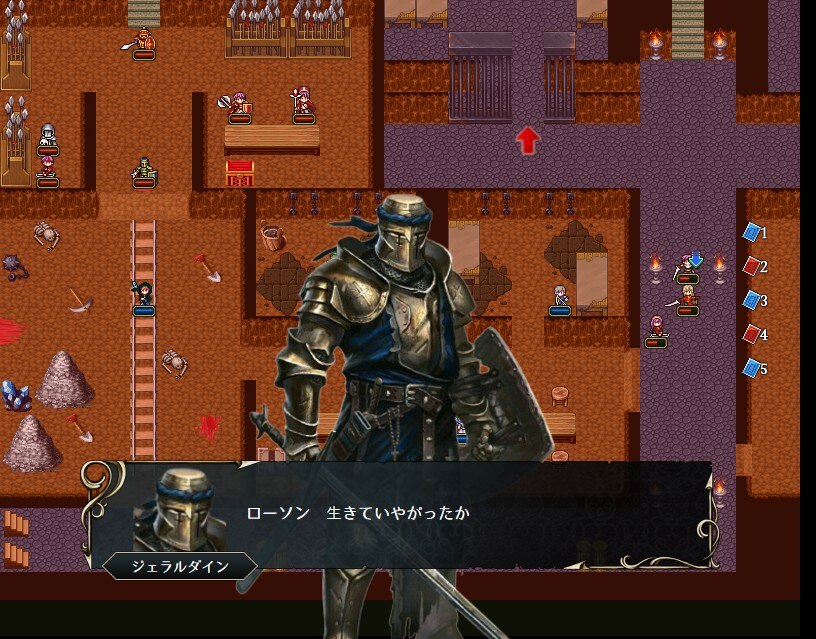Select the red turn card numbered 2
The width and height of the screenshot is (816, 639).
[x=752, y=267]
